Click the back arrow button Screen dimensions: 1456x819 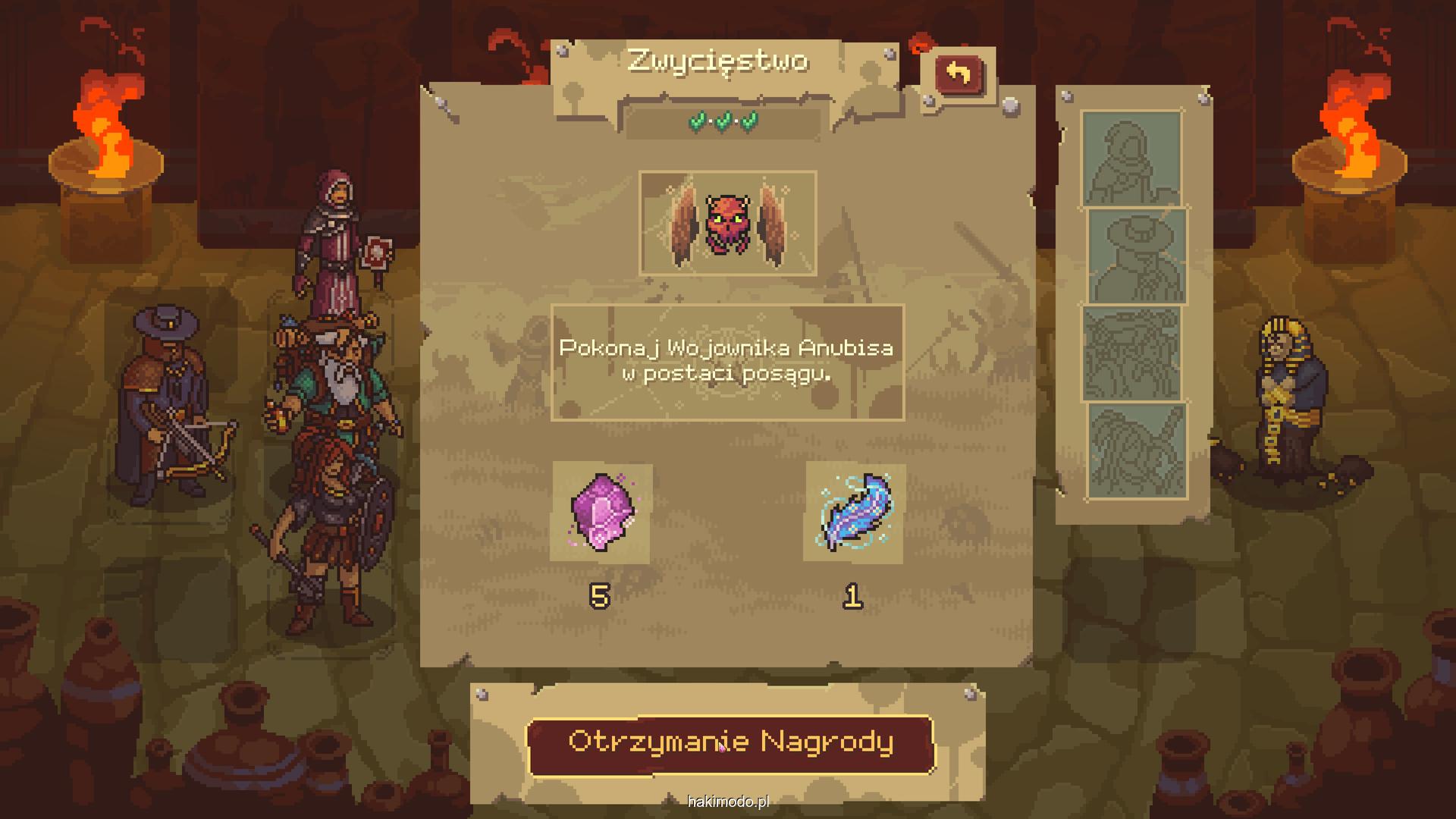point(959,75)
